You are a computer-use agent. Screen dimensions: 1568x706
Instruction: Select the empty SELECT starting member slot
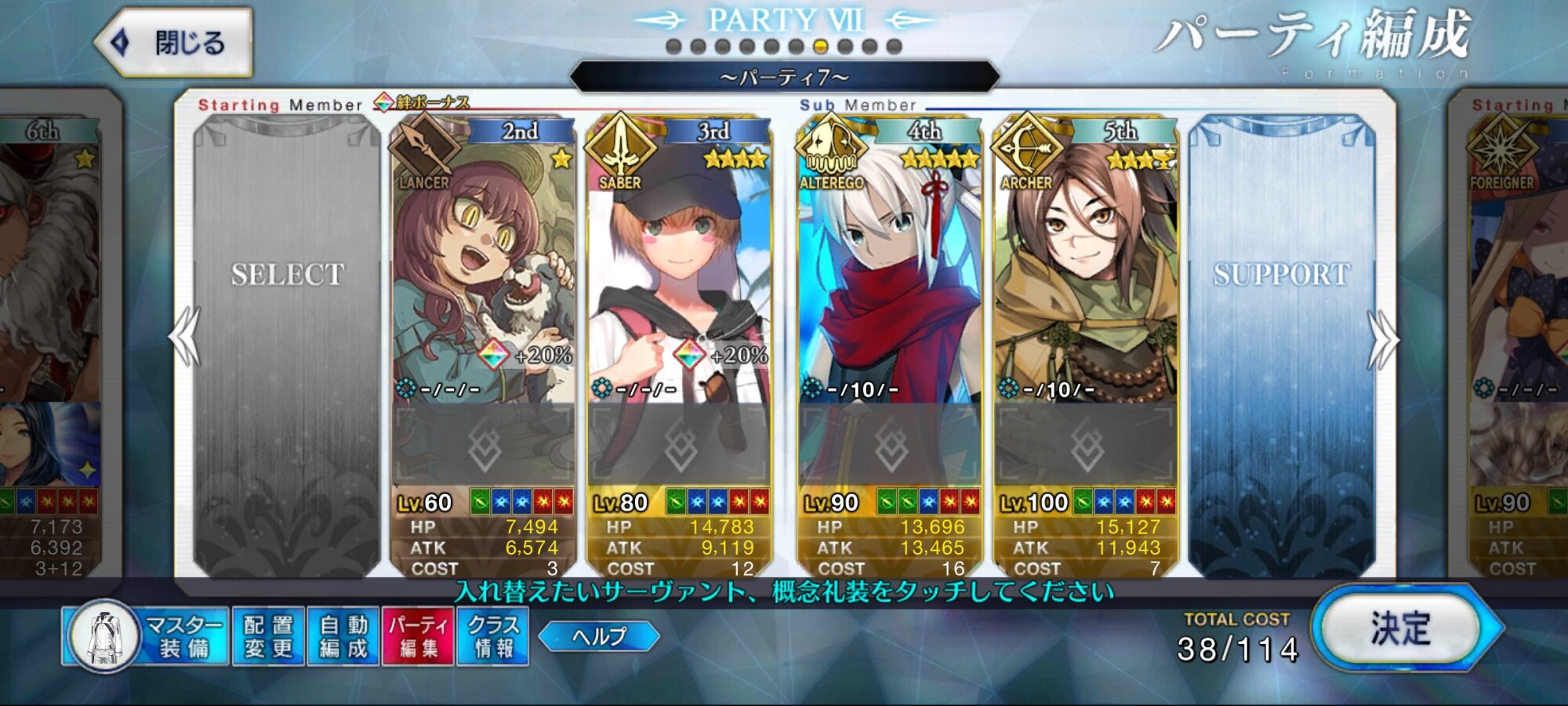coord(287,345)
